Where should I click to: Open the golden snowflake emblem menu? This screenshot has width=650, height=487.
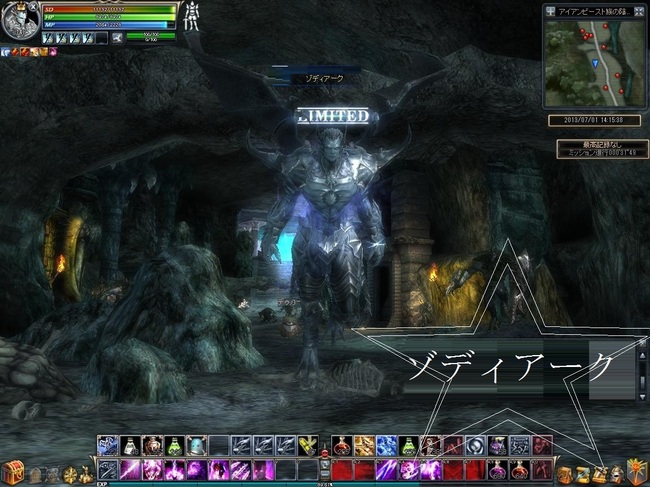71,473
